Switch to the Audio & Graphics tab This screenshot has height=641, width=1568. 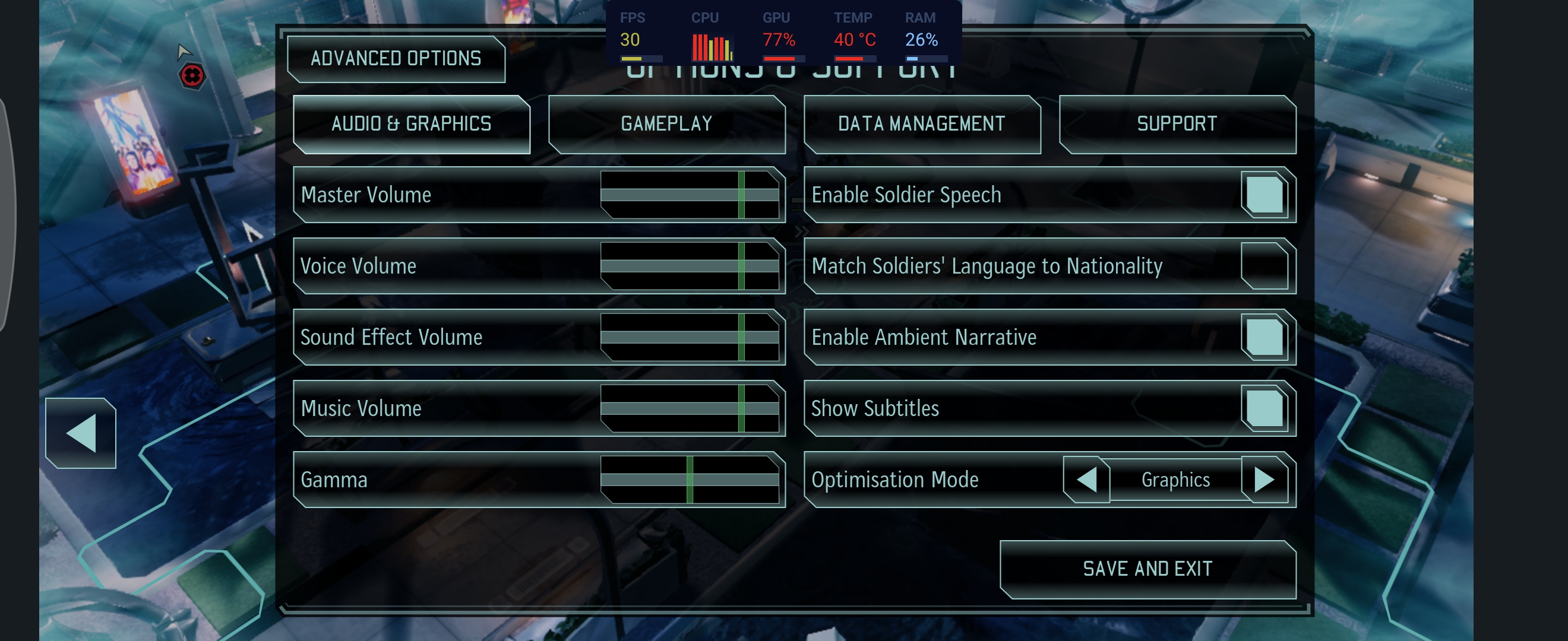[x=412, y=124]
